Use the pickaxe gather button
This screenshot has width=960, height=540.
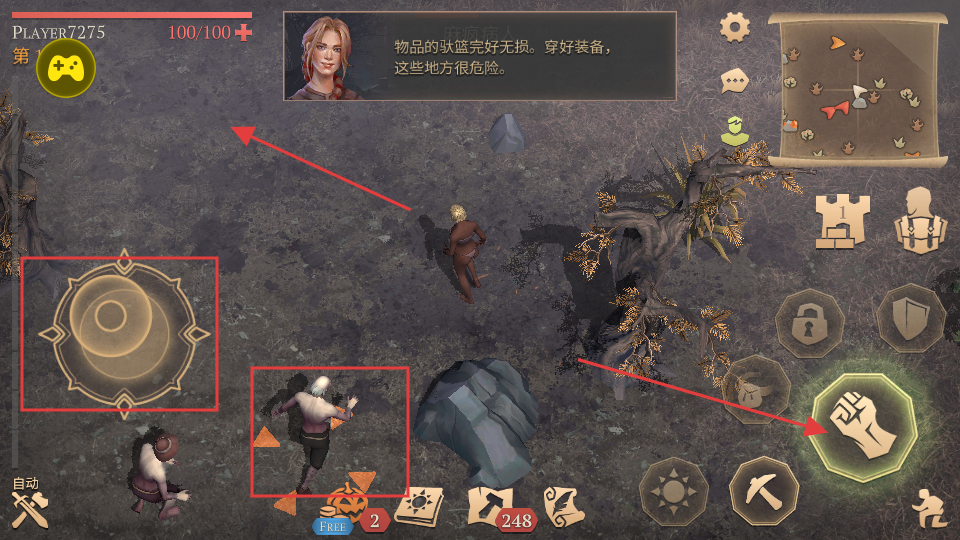(764, 491)
